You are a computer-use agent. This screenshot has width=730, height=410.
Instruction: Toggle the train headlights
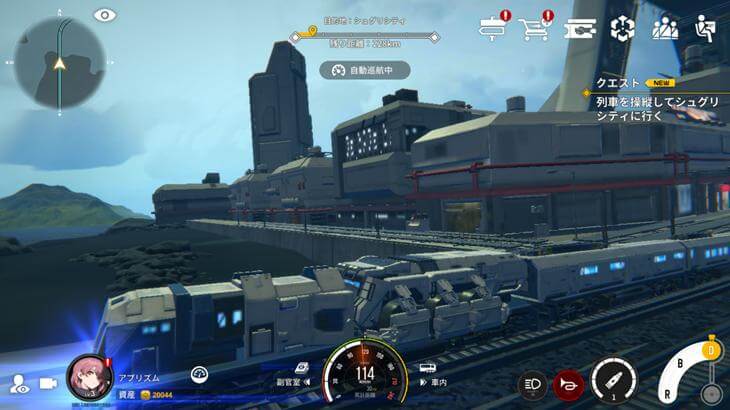coord(531,383)
